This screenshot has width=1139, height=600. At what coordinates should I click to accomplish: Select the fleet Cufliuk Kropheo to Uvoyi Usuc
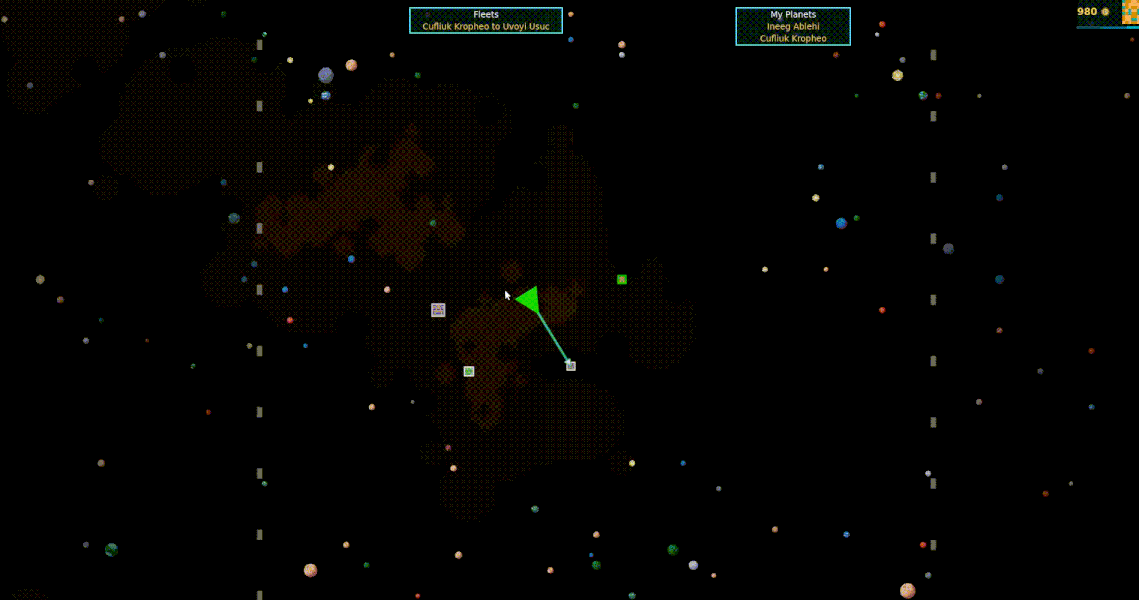pyautogui.click(x=485, y=26)
